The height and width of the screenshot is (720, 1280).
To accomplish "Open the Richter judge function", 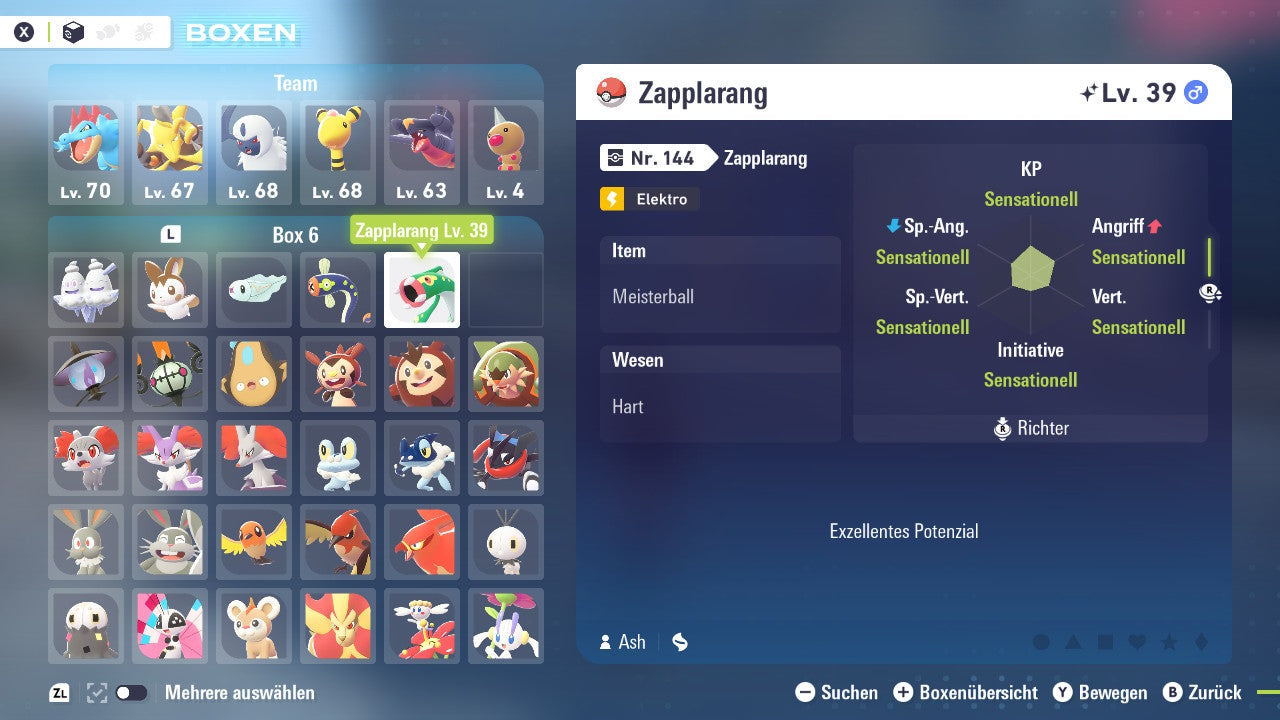I will pos(1030,428).
